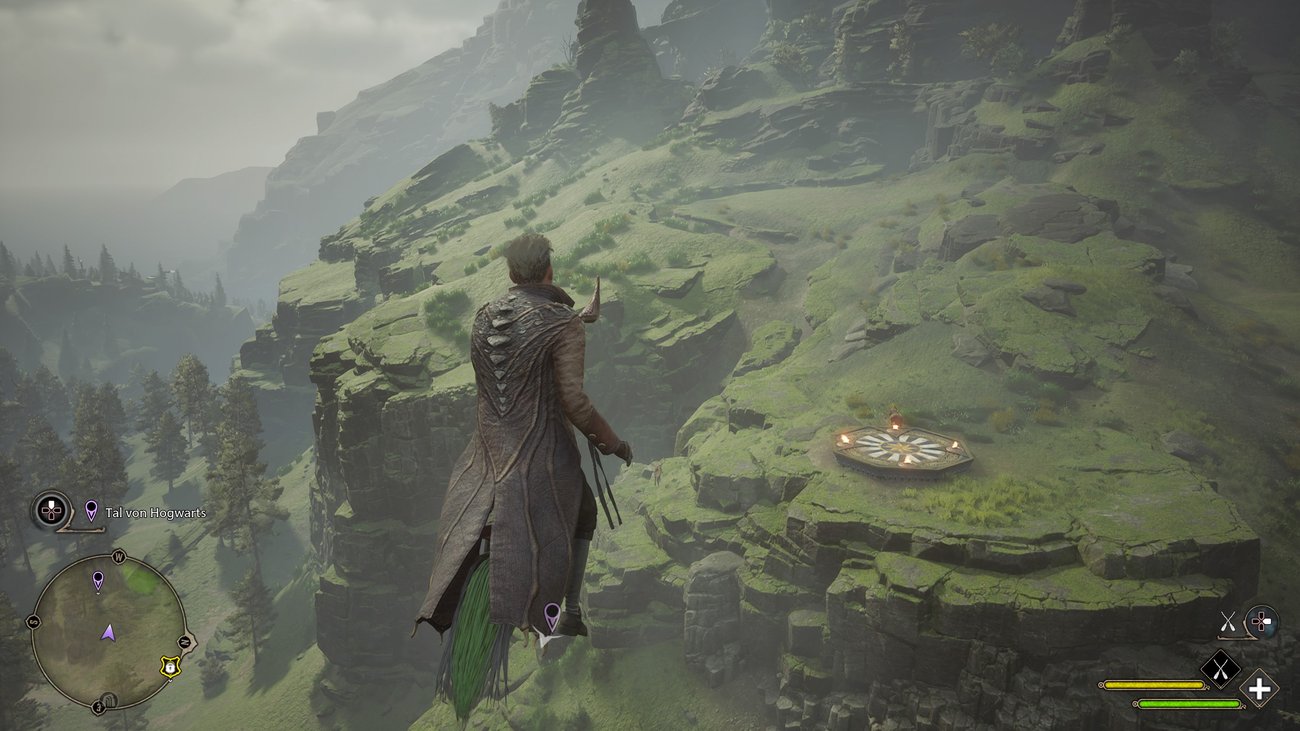This screenshot has height=731, width=1300.
Task: Open the circular minimap
Action: tap(108, 633)
